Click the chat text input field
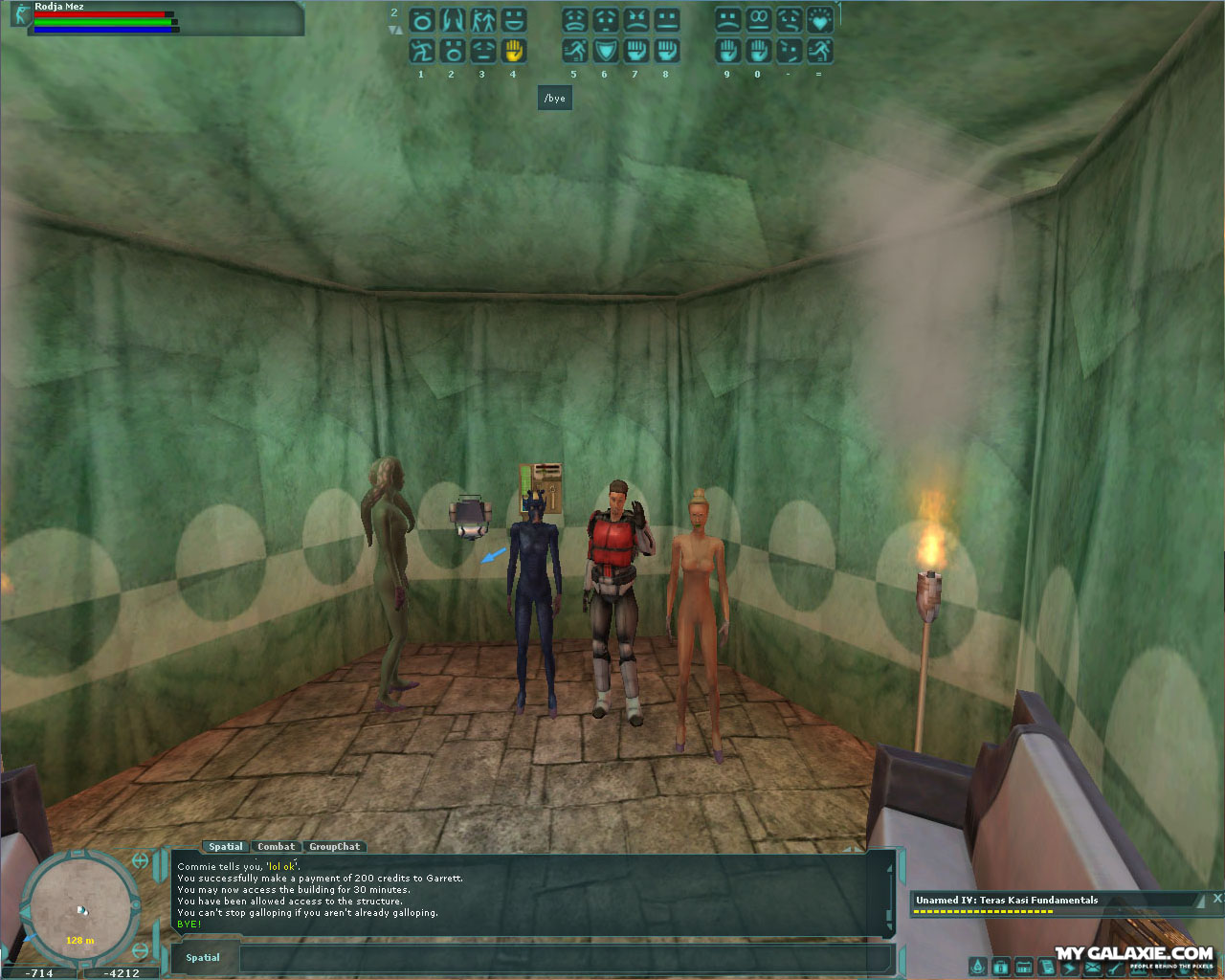 point(565,958)
